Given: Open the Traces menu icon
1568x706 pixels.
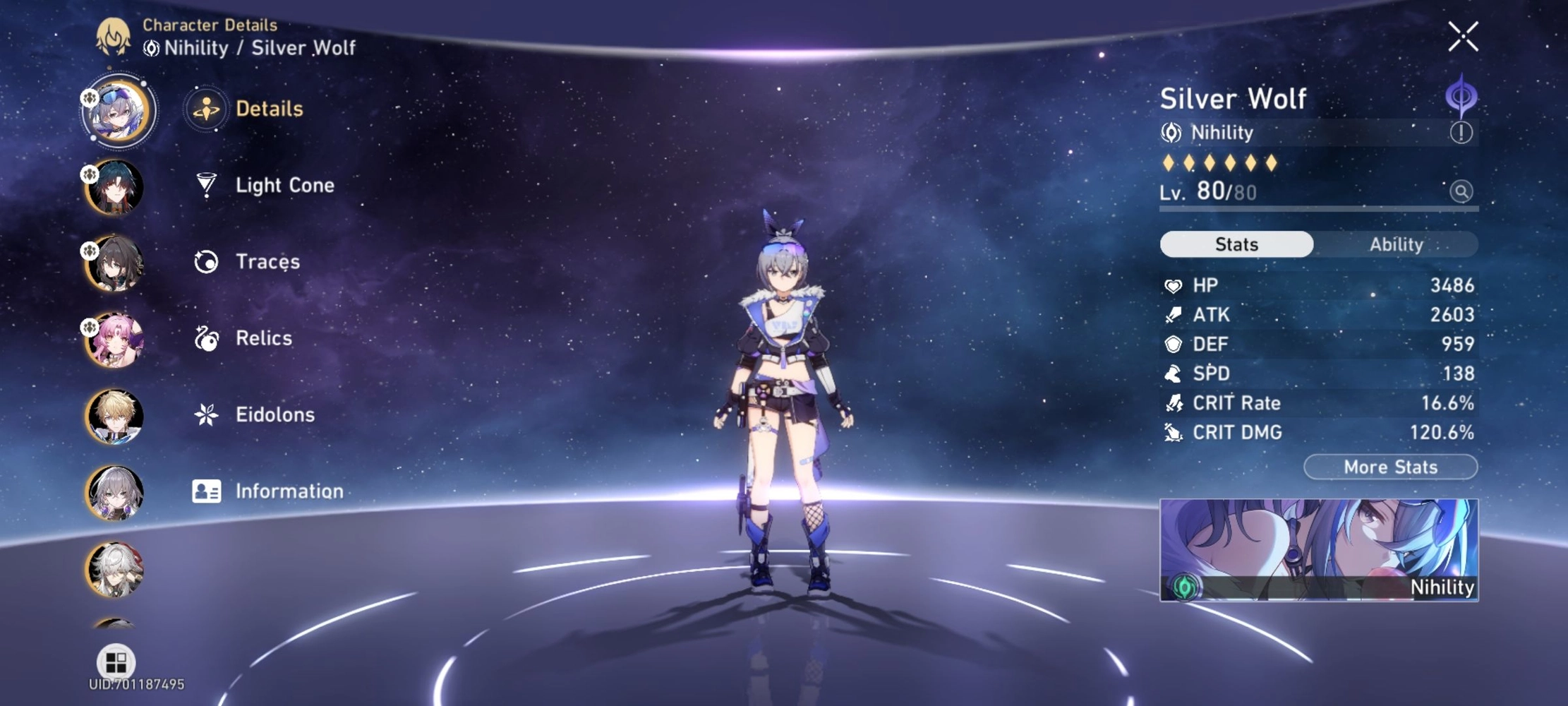Looking at the screenshot, I should (x=205, y=261).
